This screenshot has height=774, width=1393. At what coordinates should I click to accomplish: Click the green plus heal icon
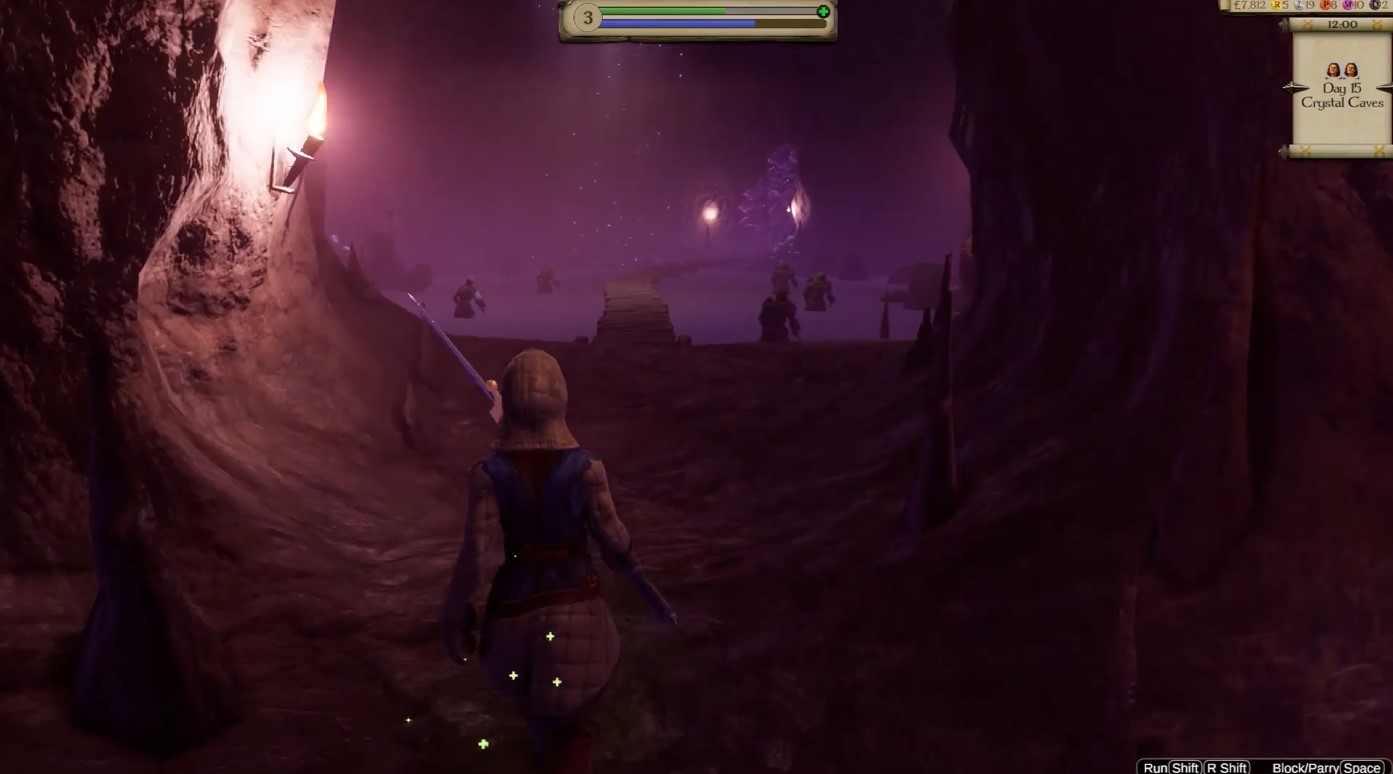point(823,12)
